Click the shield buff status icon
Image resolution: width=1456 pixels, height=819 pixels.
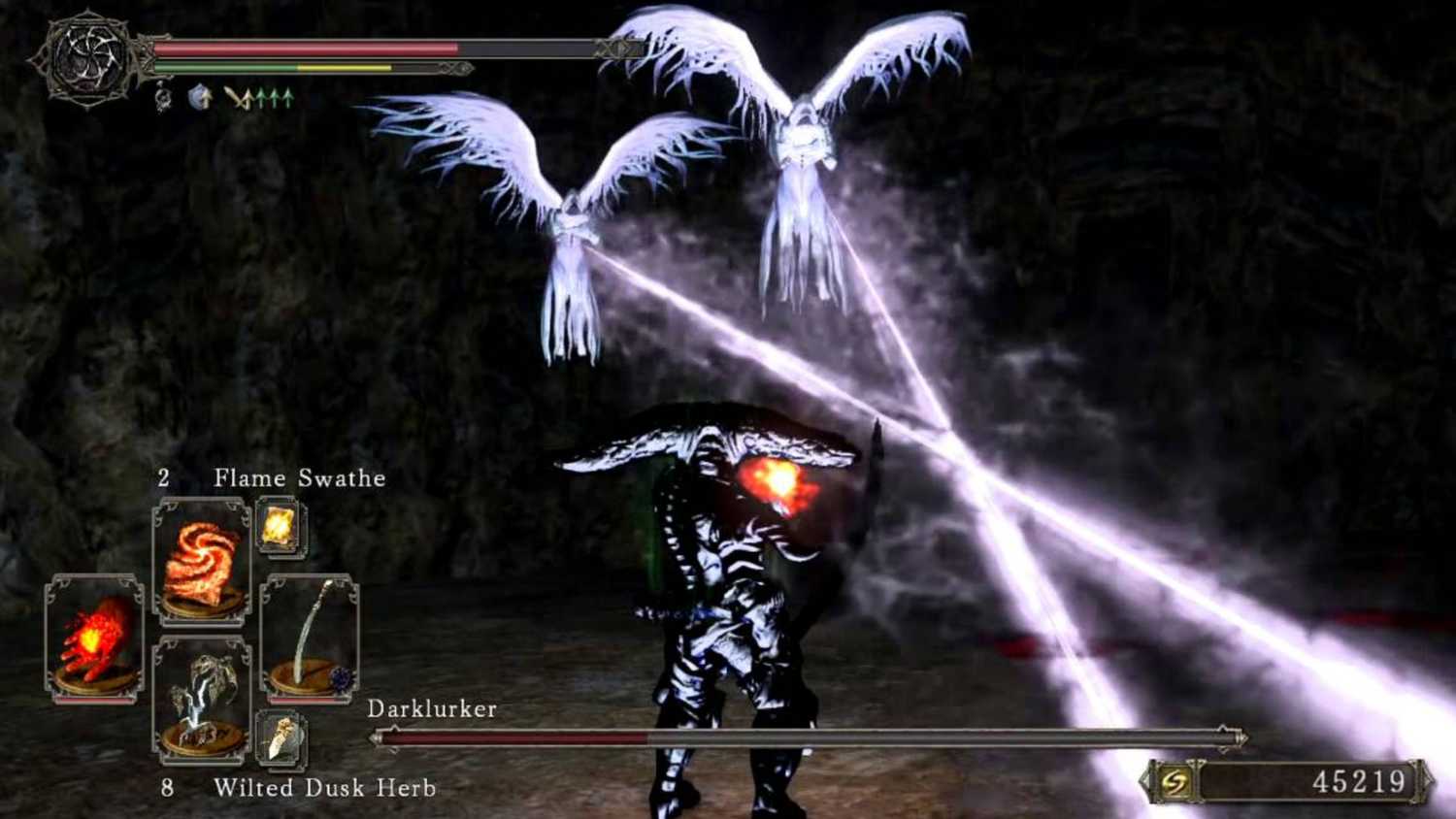pos(197,97)
